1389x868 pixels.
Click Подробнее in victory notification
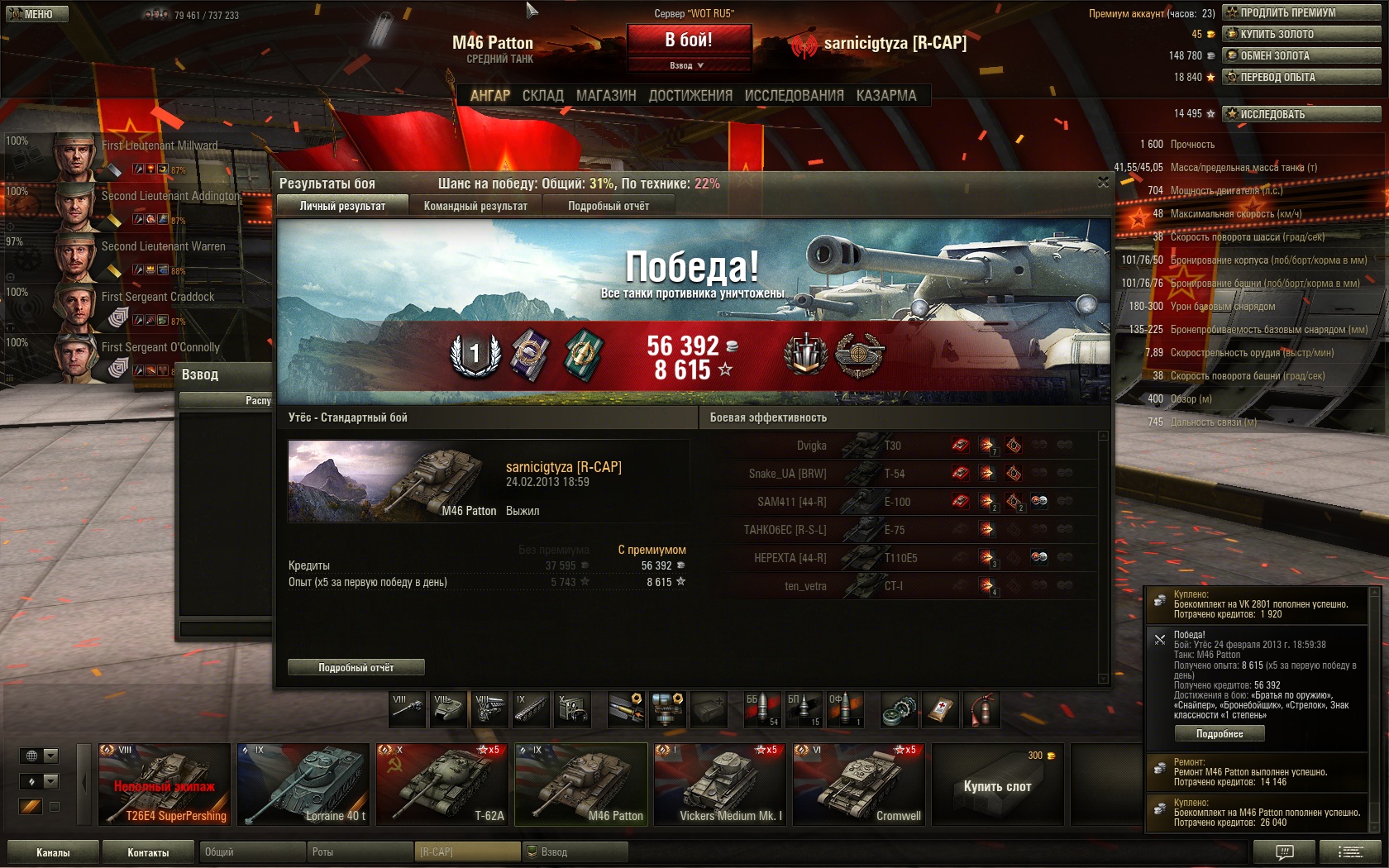1220,734
